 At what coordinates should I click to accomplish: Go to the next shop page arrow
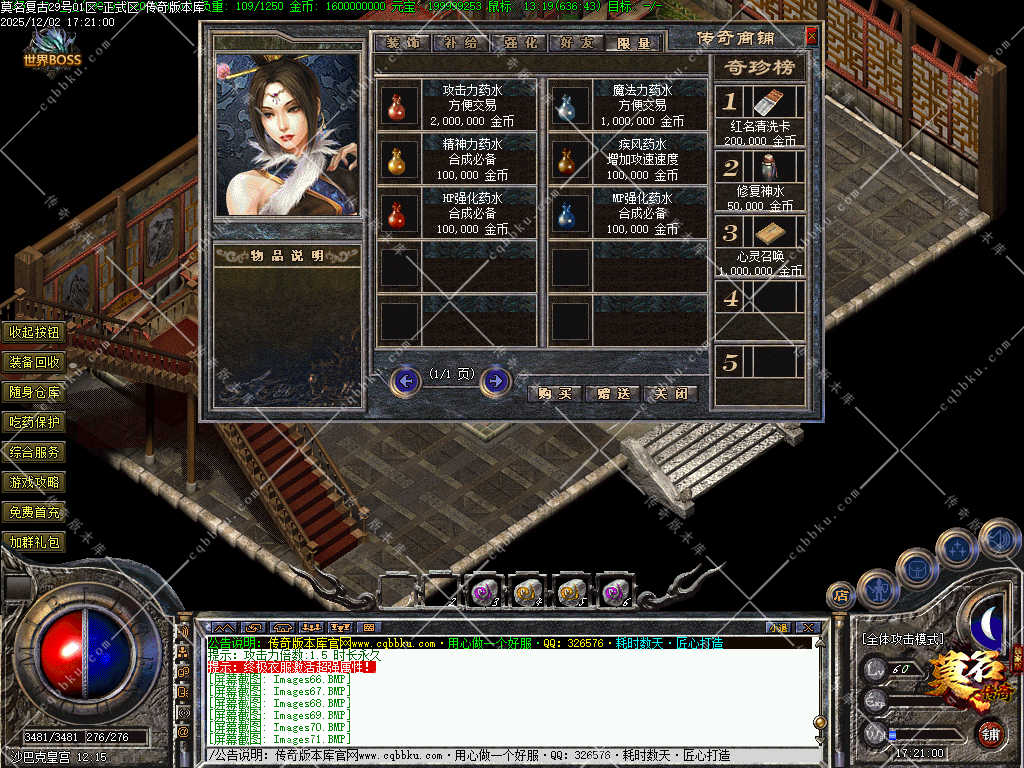[496, 381]
